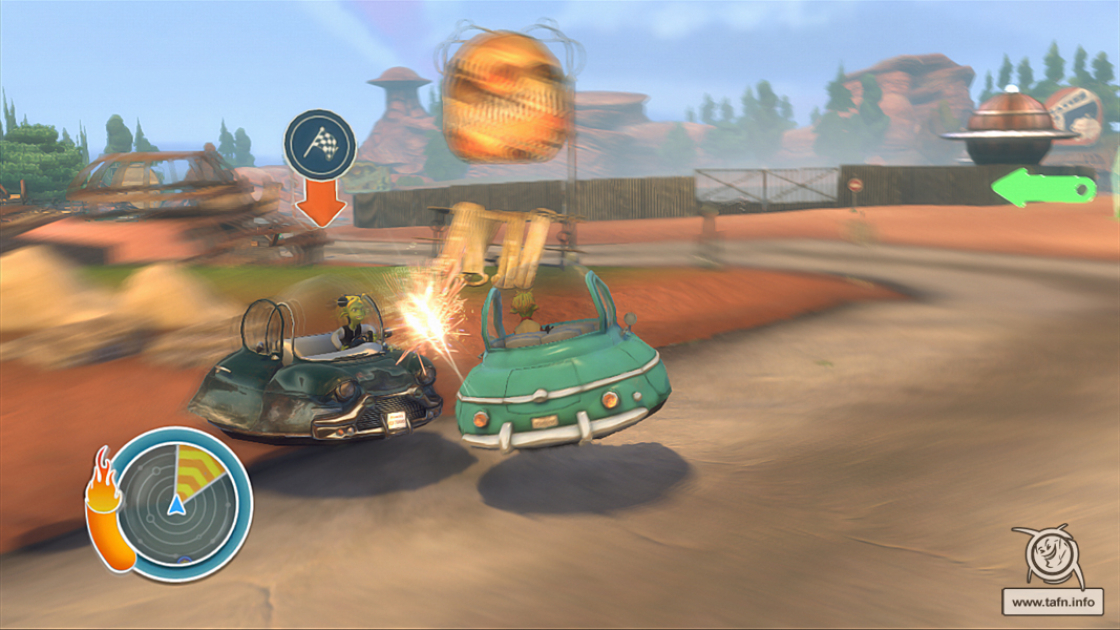Open the www.tafn.info watermark link
The width and height of the screenshot is (1120, 630).
tap(1052, 602)
